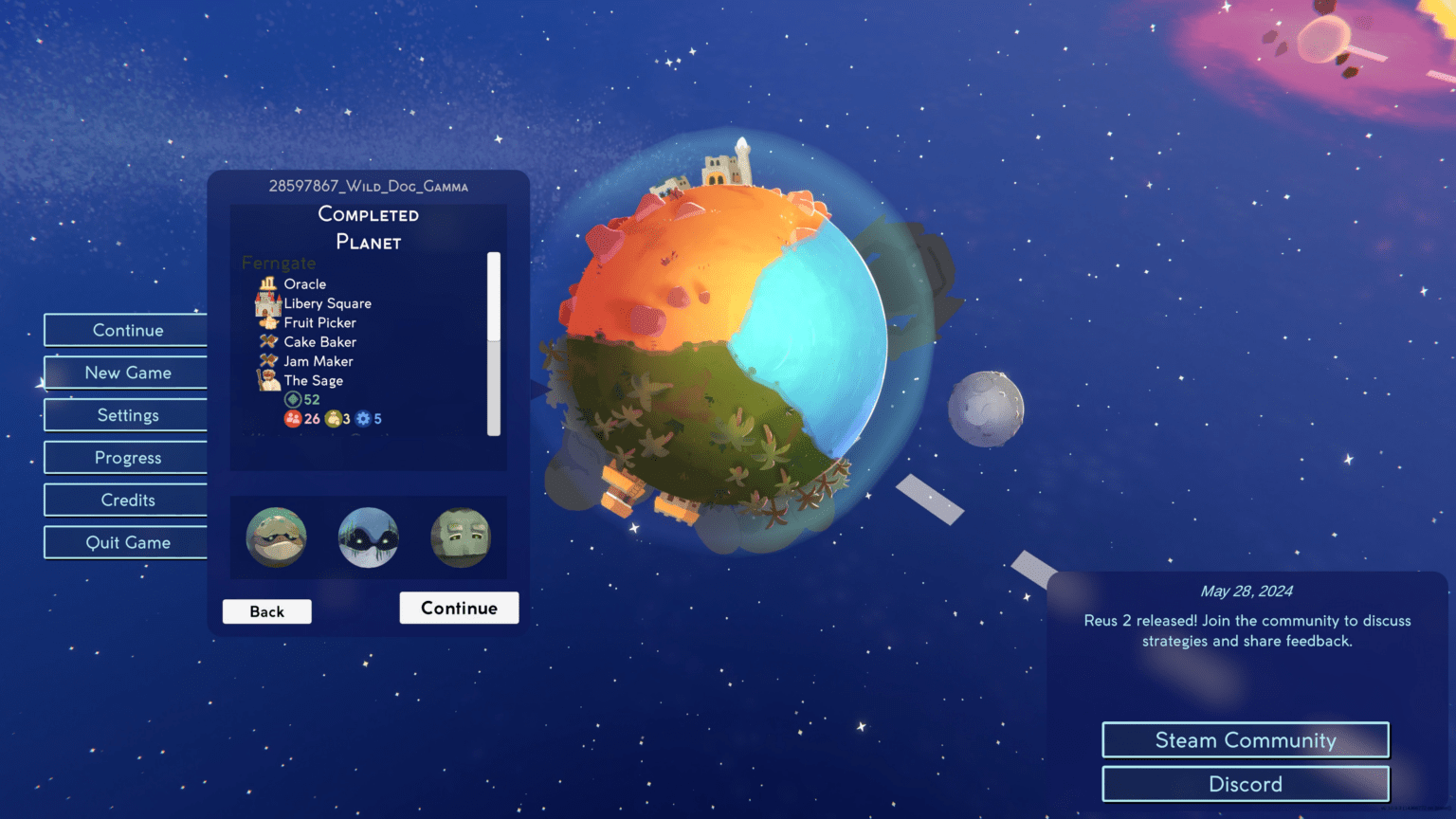Click the Jam Maker icon
The width and height of the screenshot is (1456, 819).
point(268,361)
